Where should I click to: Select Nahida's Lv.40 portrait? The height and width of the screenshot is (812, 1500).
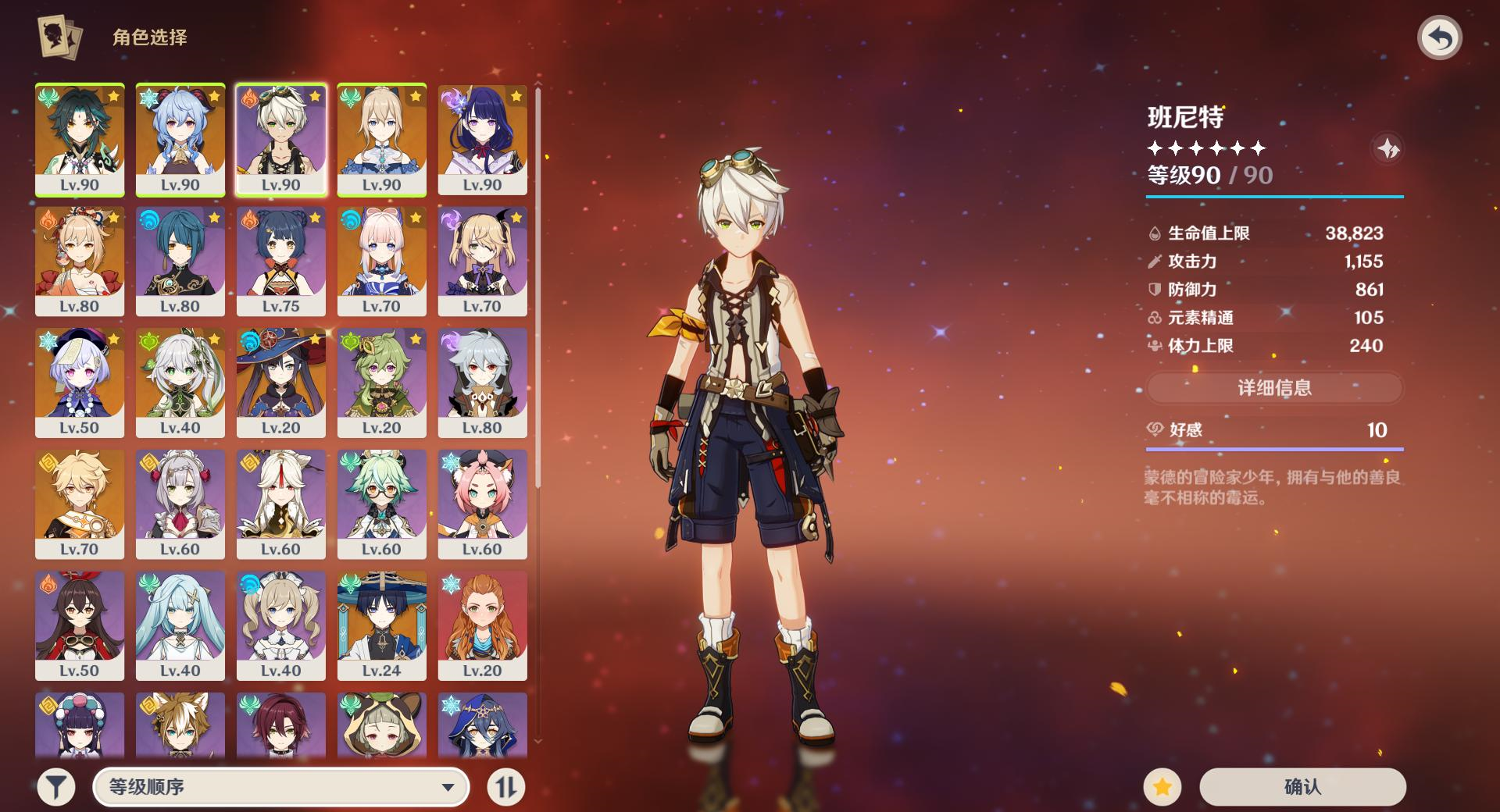[180, 382]
